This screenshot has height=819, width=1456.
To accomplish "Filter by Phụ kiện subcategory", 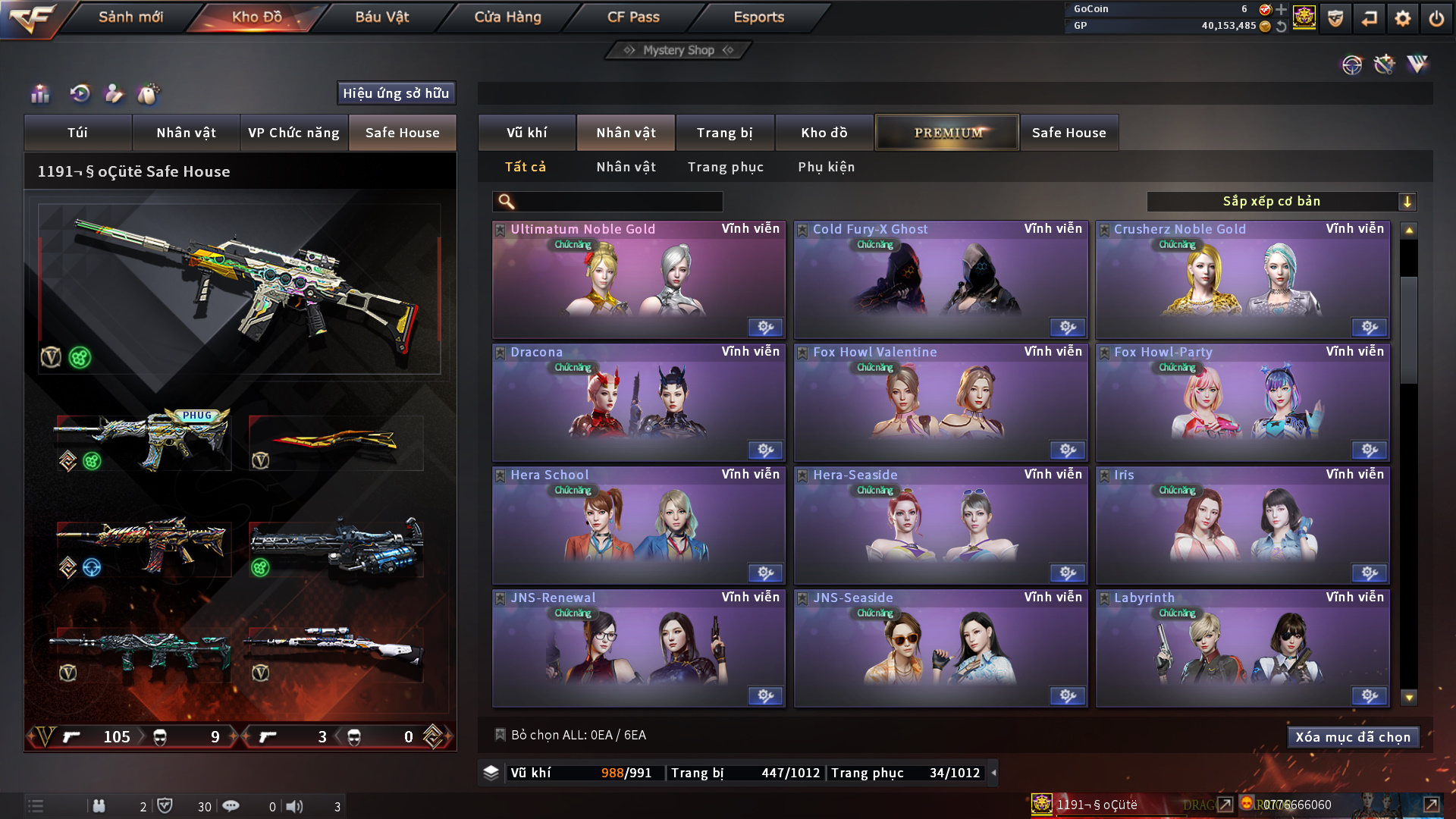I will pyautogui.click(x=826, y=167).
